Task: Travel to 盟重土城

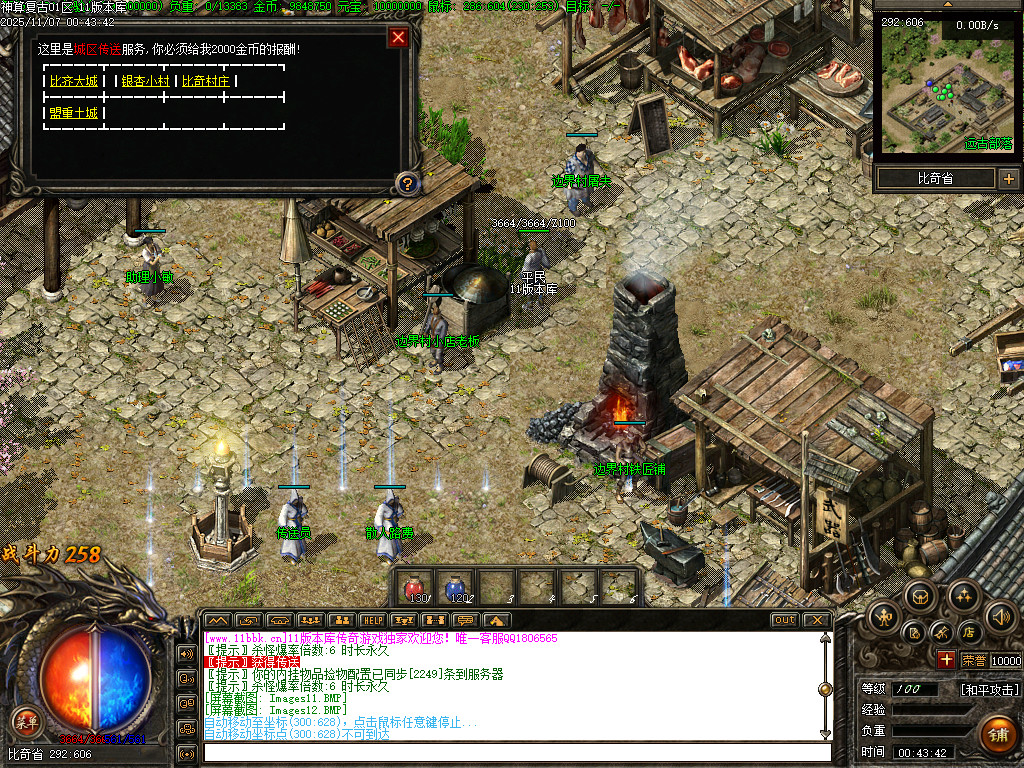Action: pyautogui.click(x=74, y=113)
